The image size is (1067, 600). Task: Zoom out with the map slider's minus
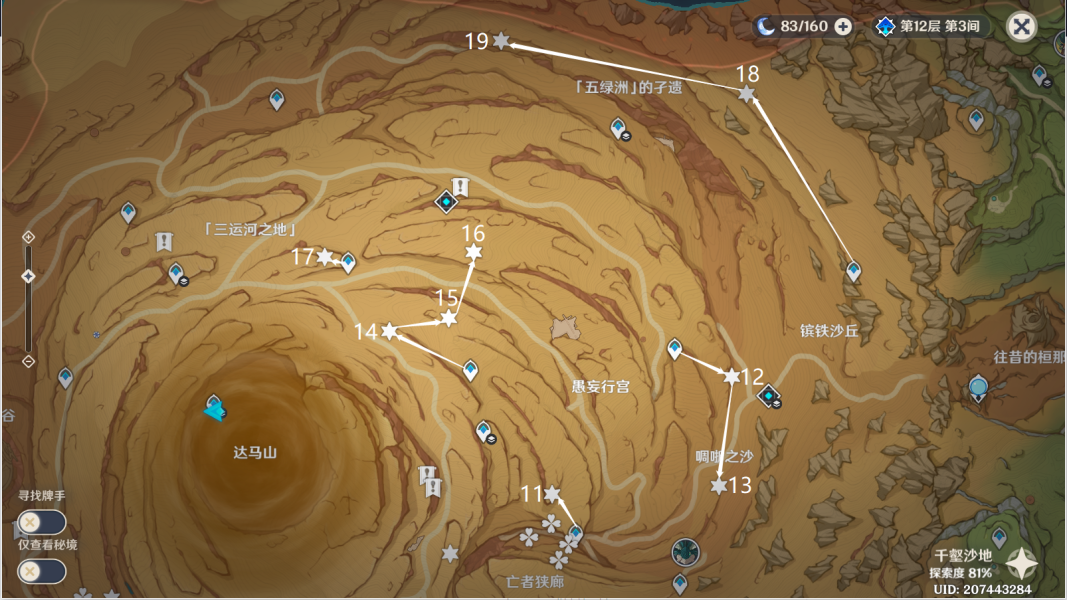click(28, 360)
